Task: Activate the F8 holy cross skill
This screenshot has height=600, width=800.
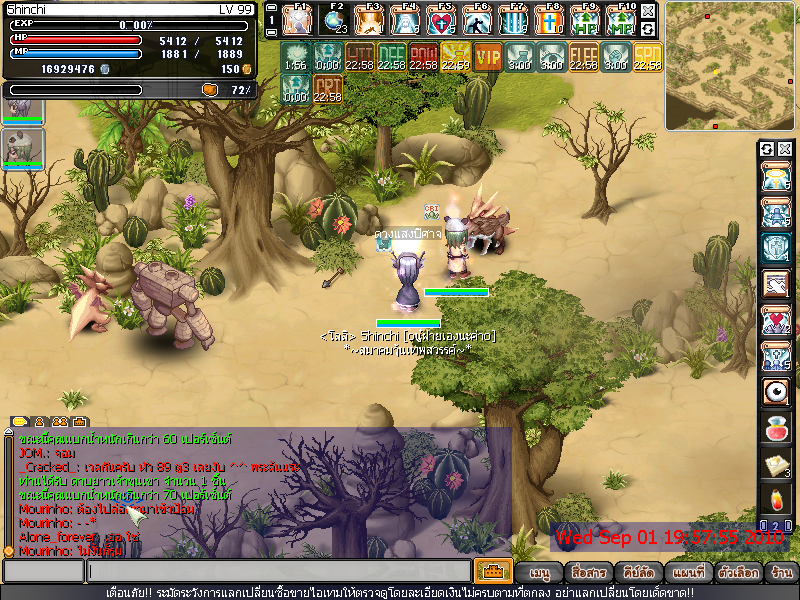Action: [549, 20]
